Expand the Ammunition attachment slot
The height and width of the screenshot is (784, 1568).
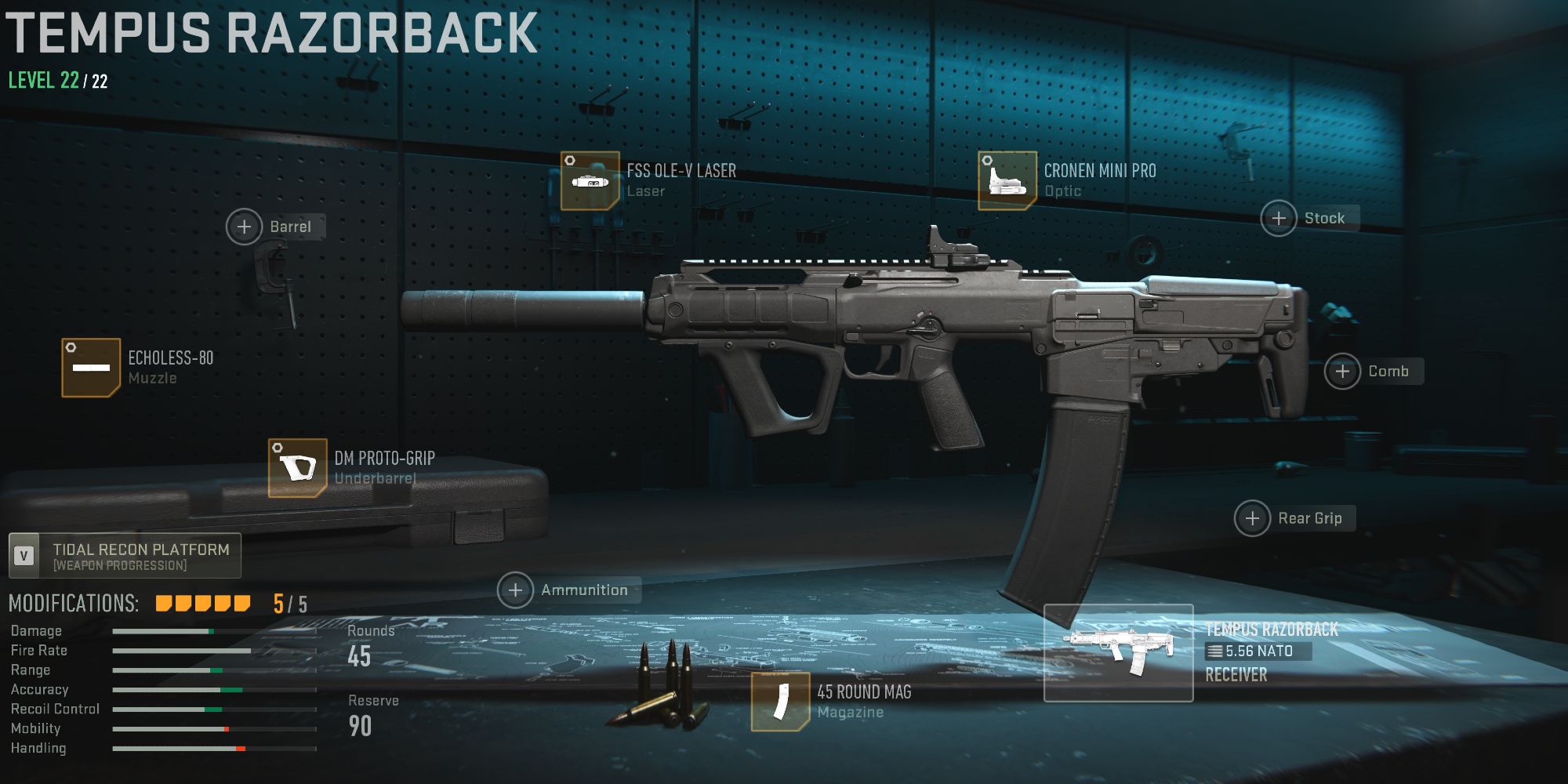coord(516,590)
